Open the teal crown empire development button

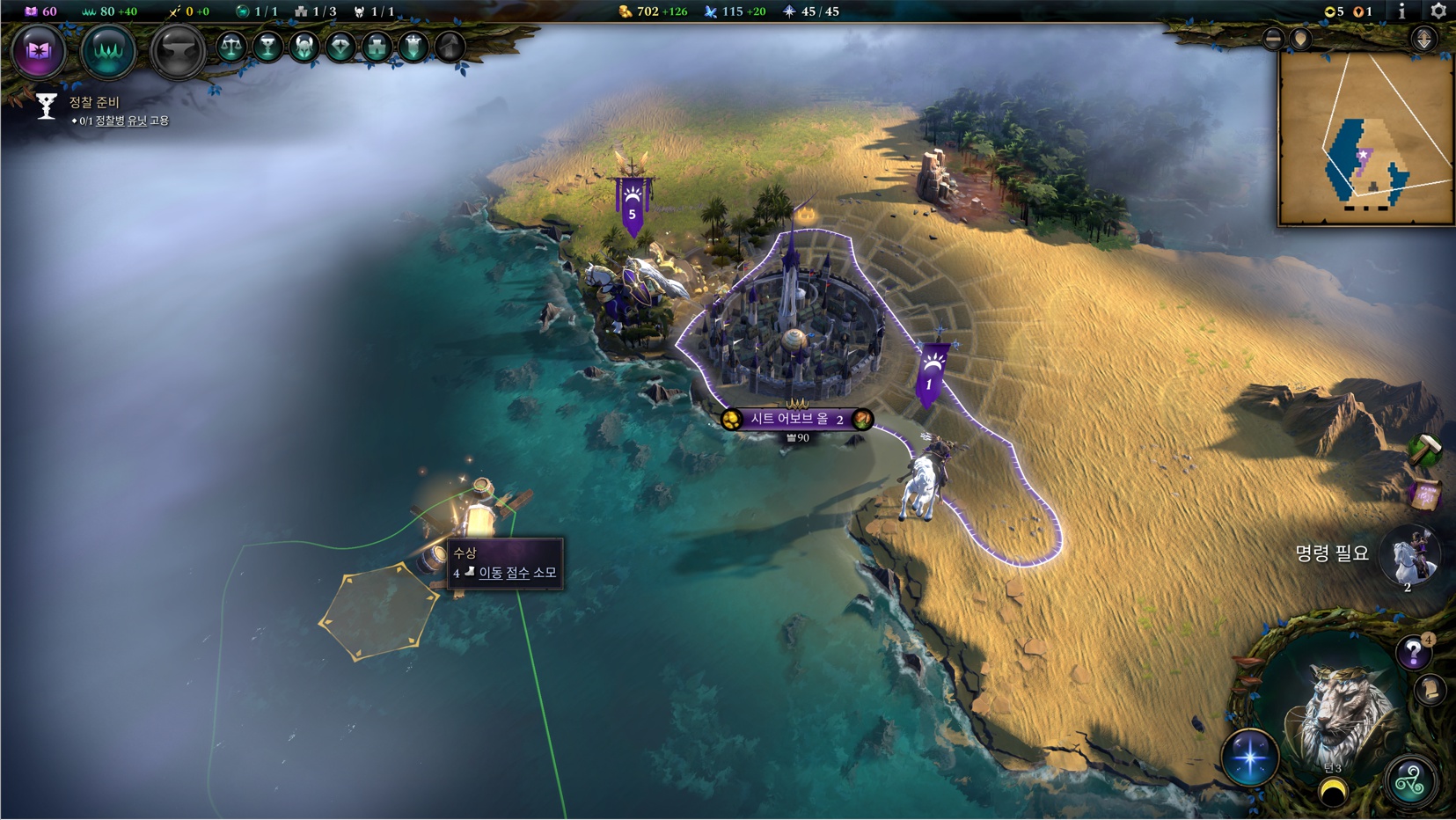point(107,51)
